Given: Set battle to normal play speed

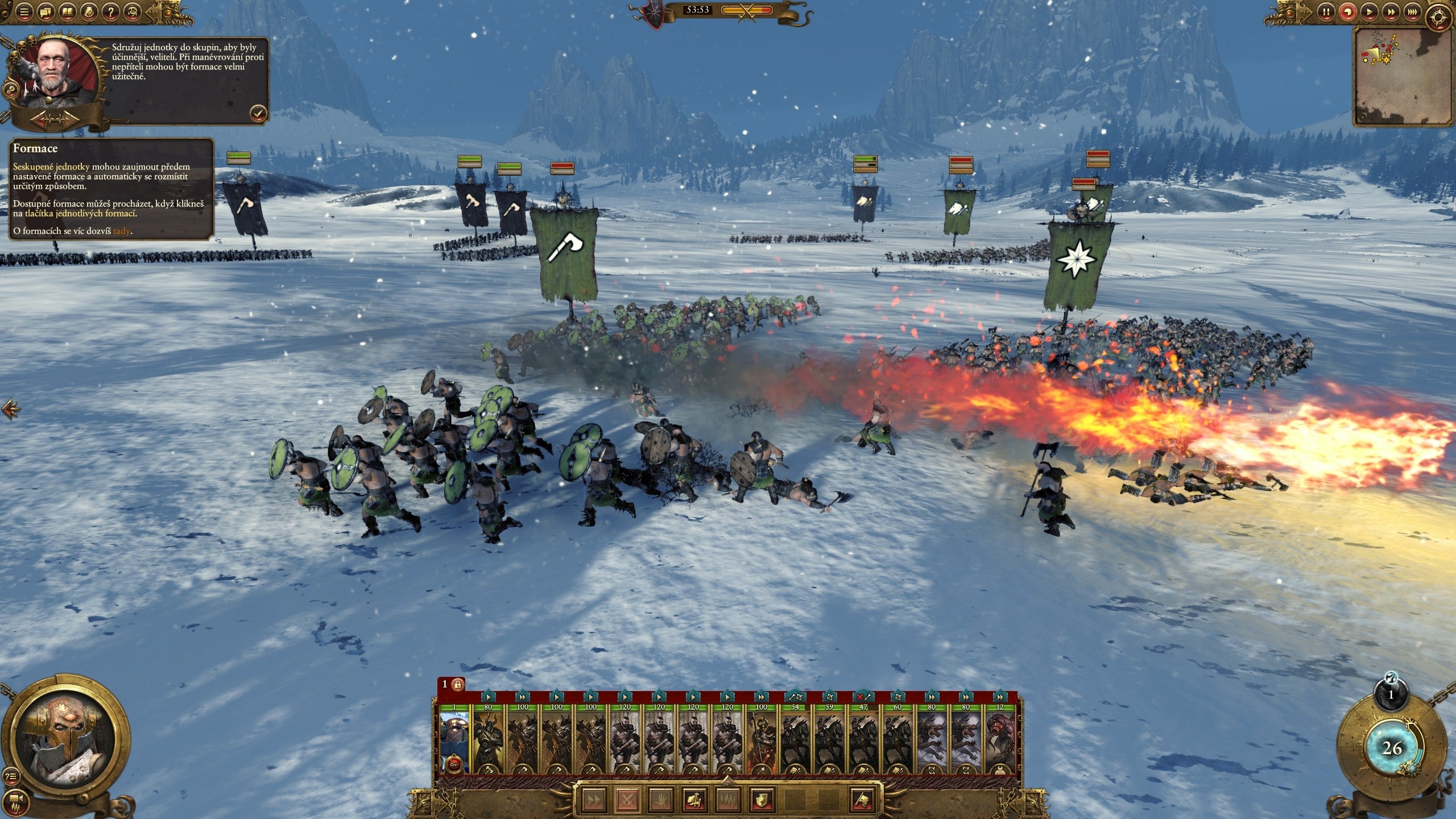Looking at the screenshot, I should [x=1368, y=11].
